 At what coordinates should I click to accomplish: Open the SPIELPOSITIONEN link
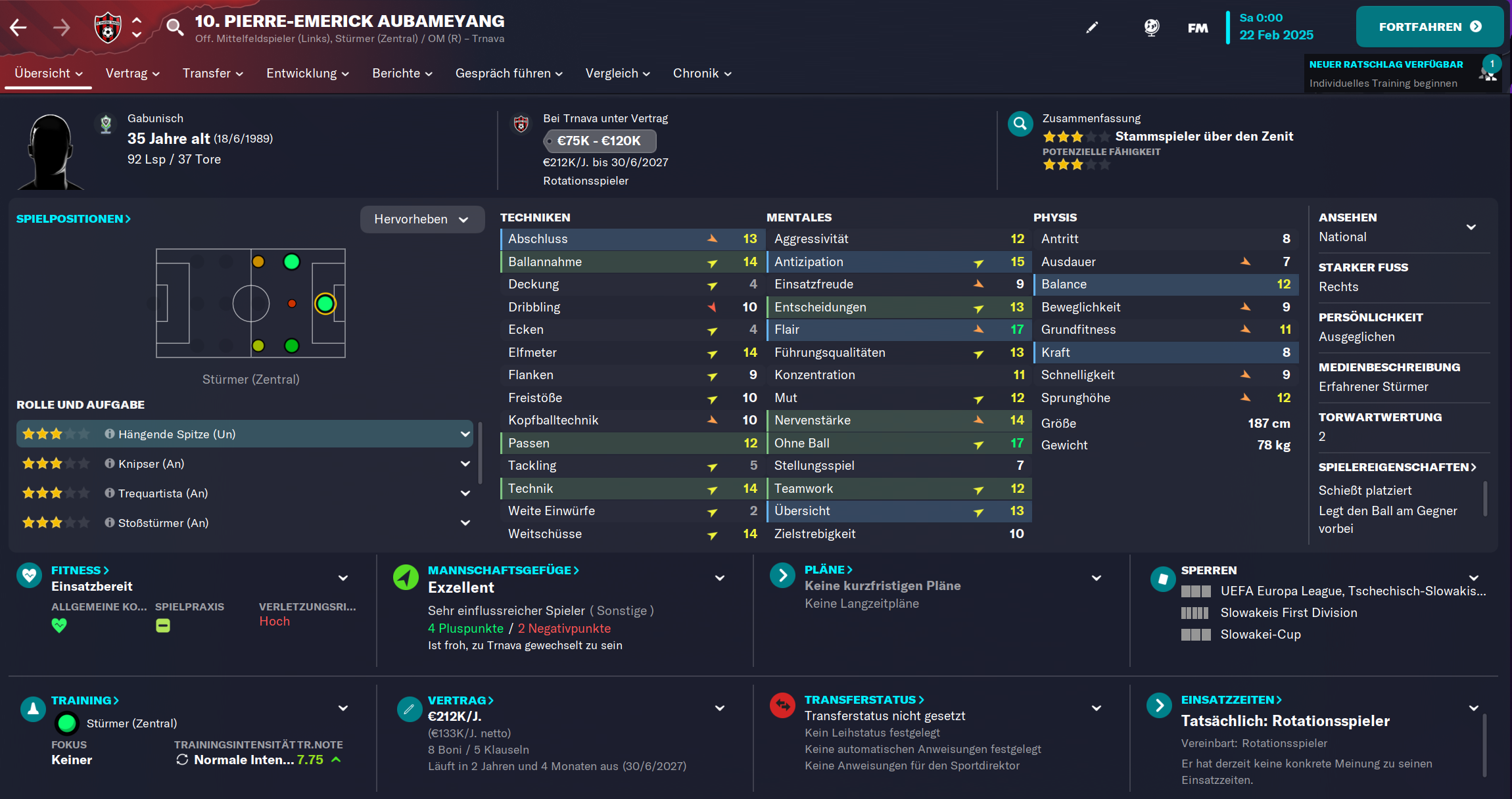pos(73,219)
